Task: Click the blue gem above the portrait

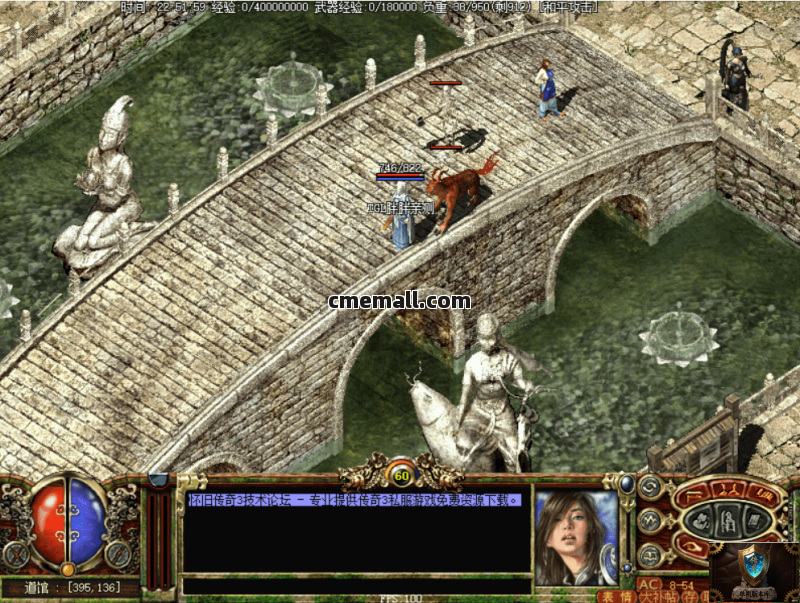Action: point(627,483)
